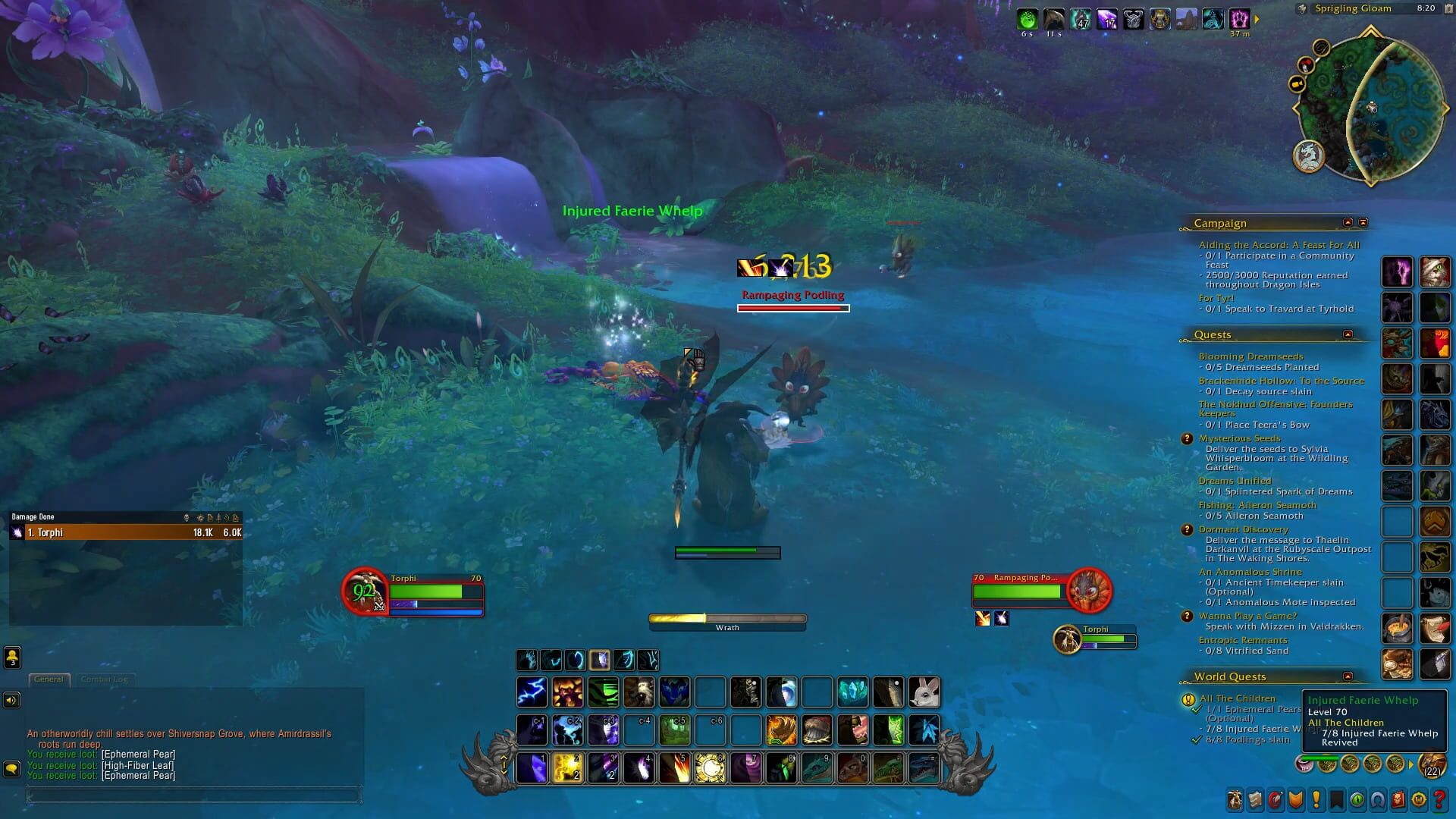Open Group Finder with the green eye icon
Image resolution: width=1456 pixels, height=819 pixels.
click(x=1356, y=797)
